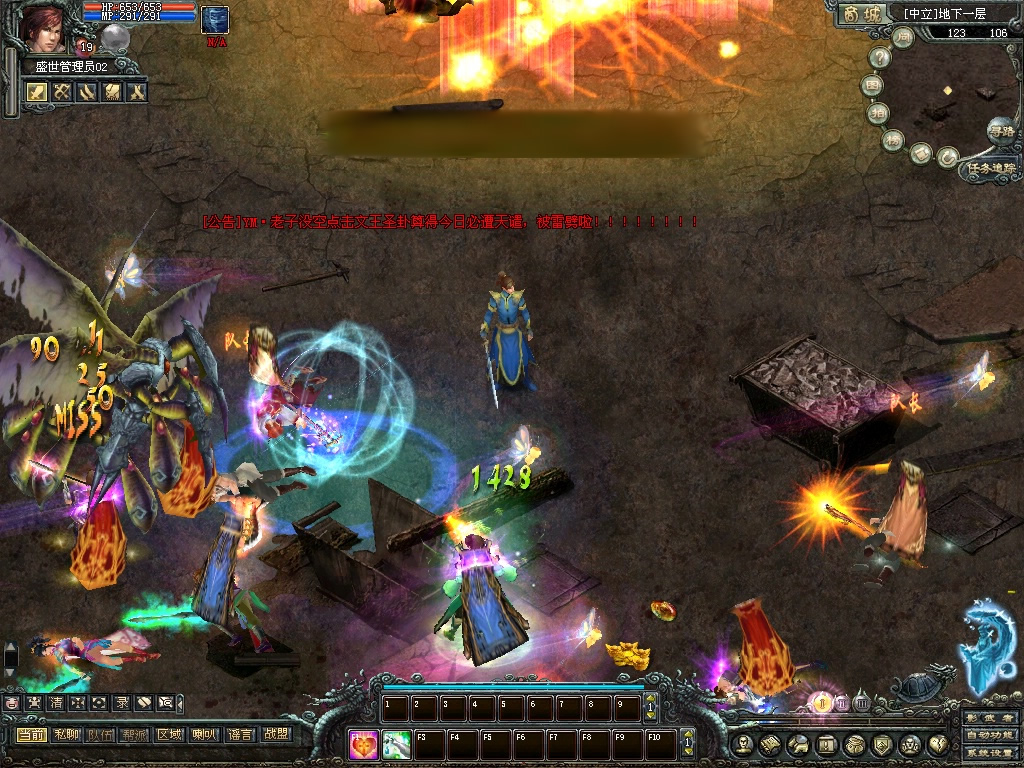Open the 系统设置 system settings
Screen dimensions: 1024x768
(990, 753)
